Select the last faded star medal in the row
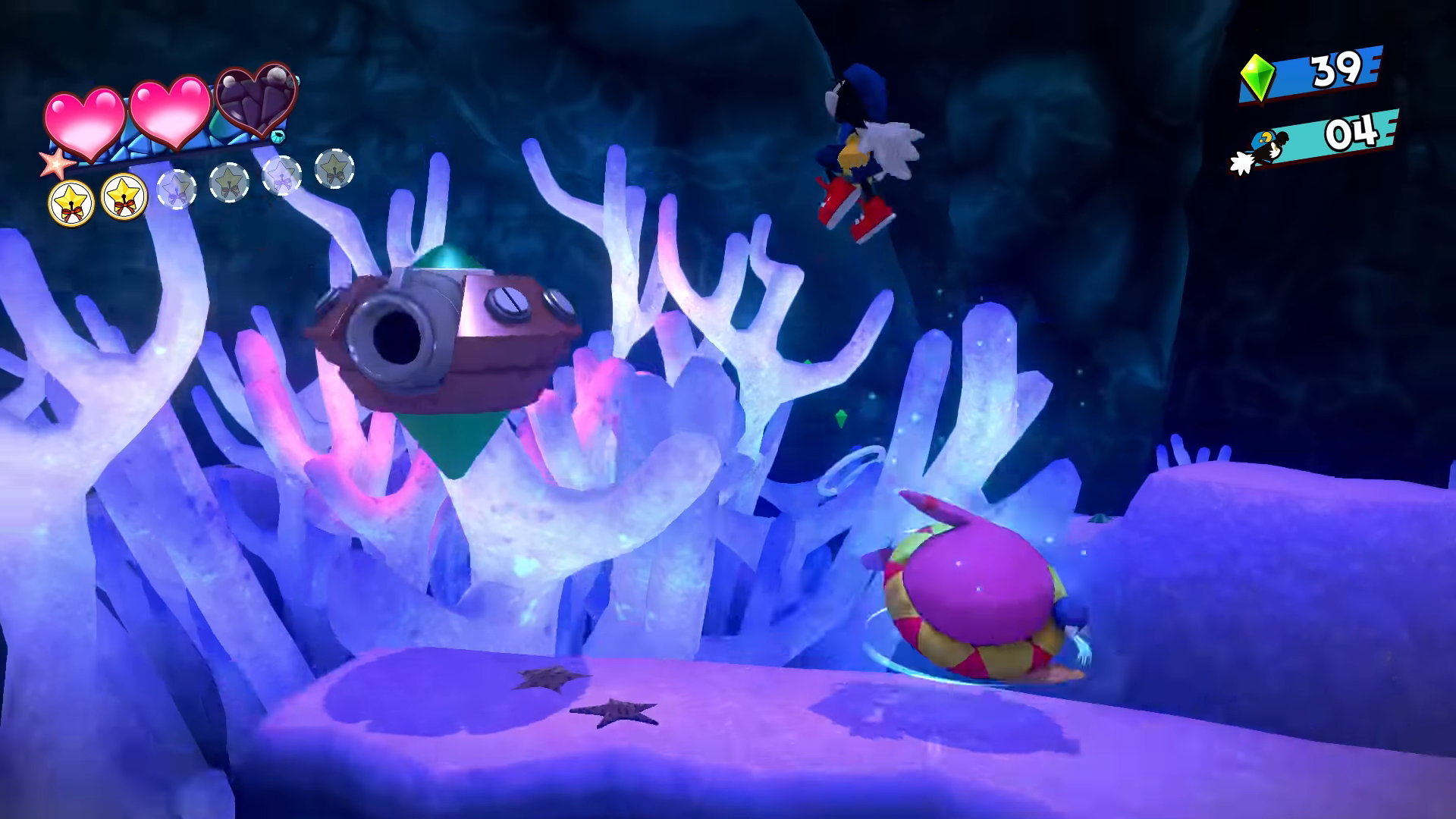This screenshot has height=819, width=1456. (334, 170)
